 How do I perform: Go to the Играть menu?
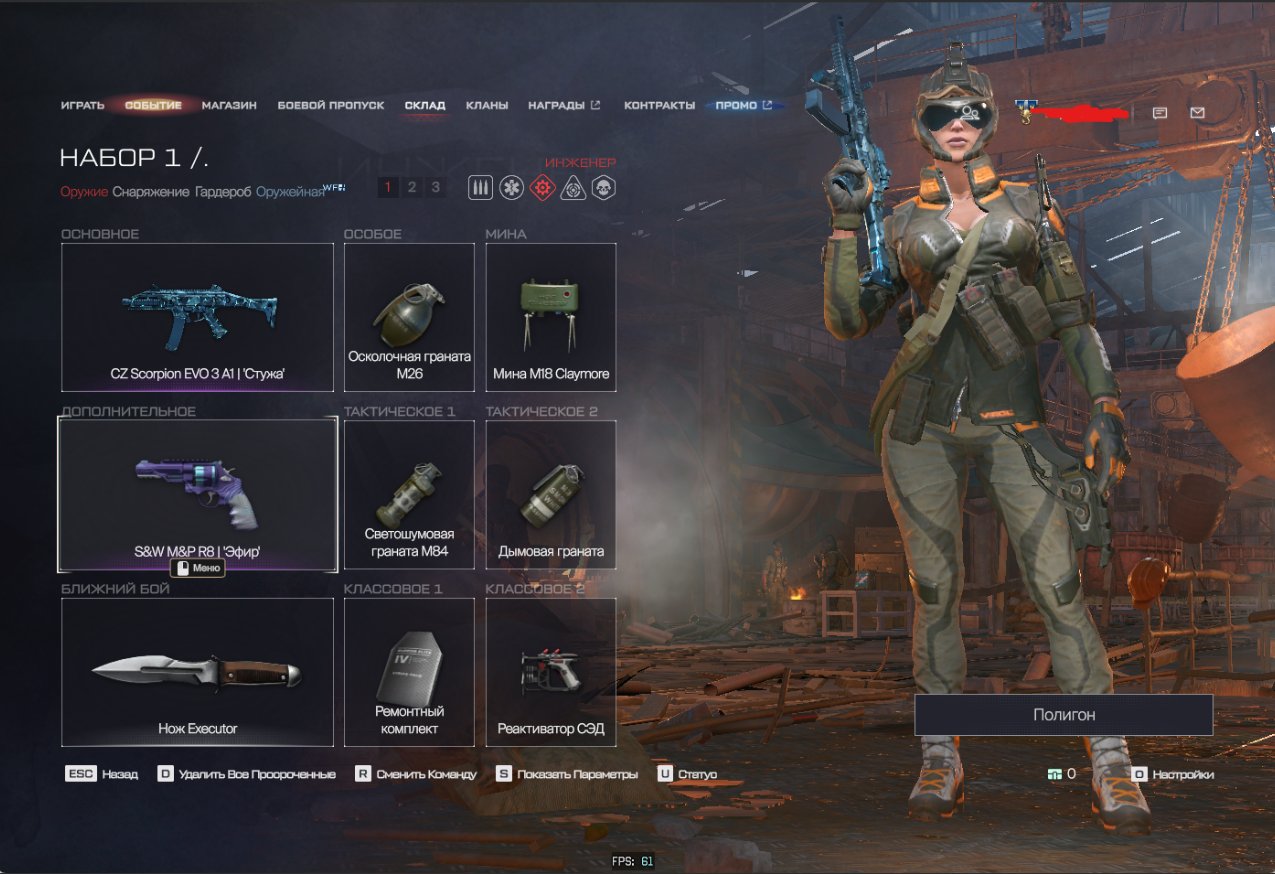(x=82, y=105)
